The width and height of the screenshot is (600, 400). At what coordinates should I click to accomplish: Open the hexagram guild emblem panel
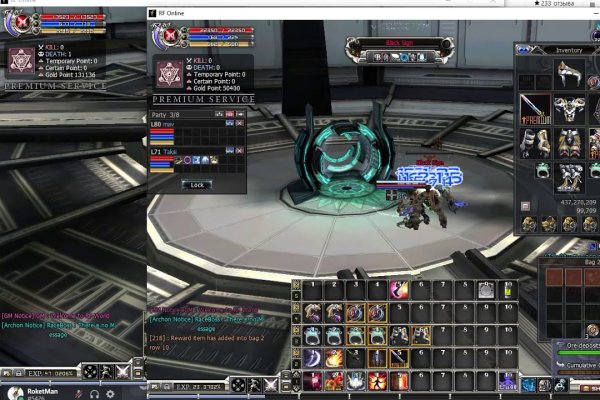click(x=168, y=74)
